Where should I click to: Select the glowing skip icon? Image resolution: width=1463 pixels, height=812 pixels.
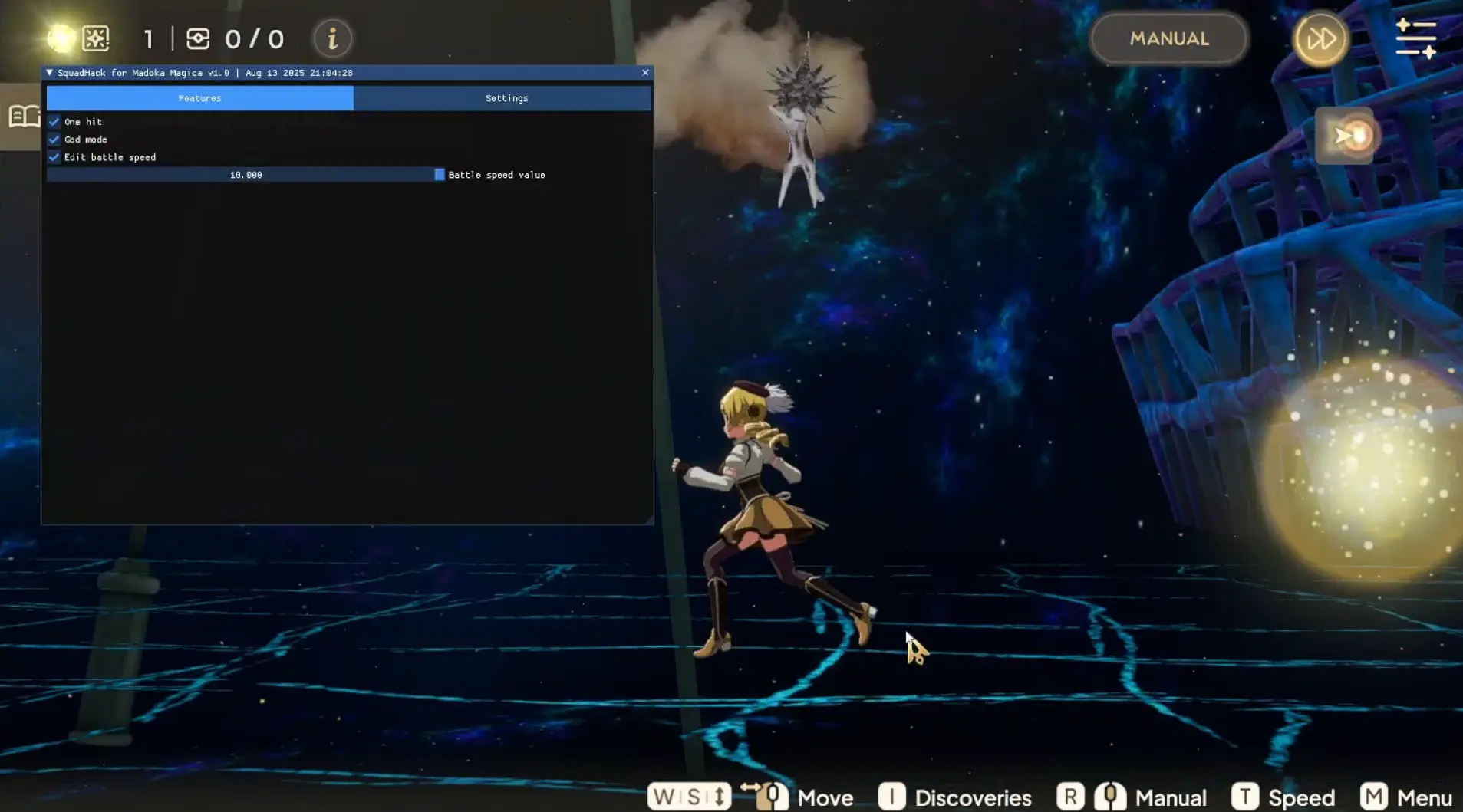pyautogui.click(x=1348, y=136)
